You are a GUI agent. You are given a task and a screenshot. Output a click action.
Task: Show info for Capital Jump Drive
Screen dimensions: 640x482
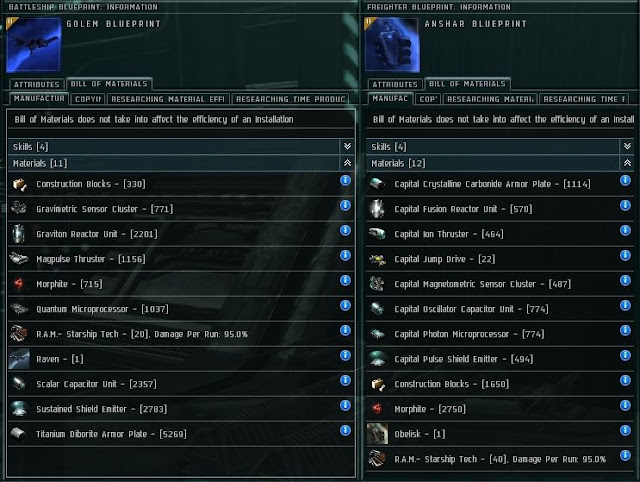(x=626, y=258)
